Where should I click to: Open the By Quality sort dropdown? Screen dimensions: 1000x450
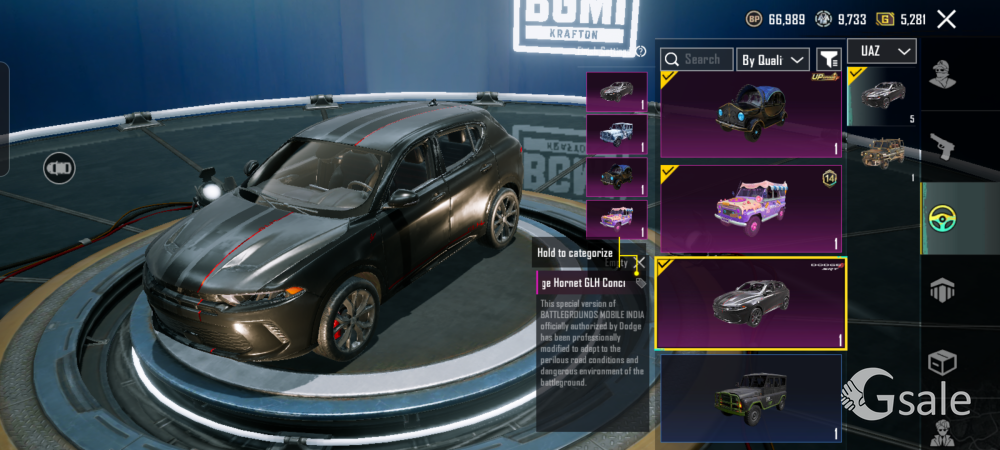coord(772,60)
